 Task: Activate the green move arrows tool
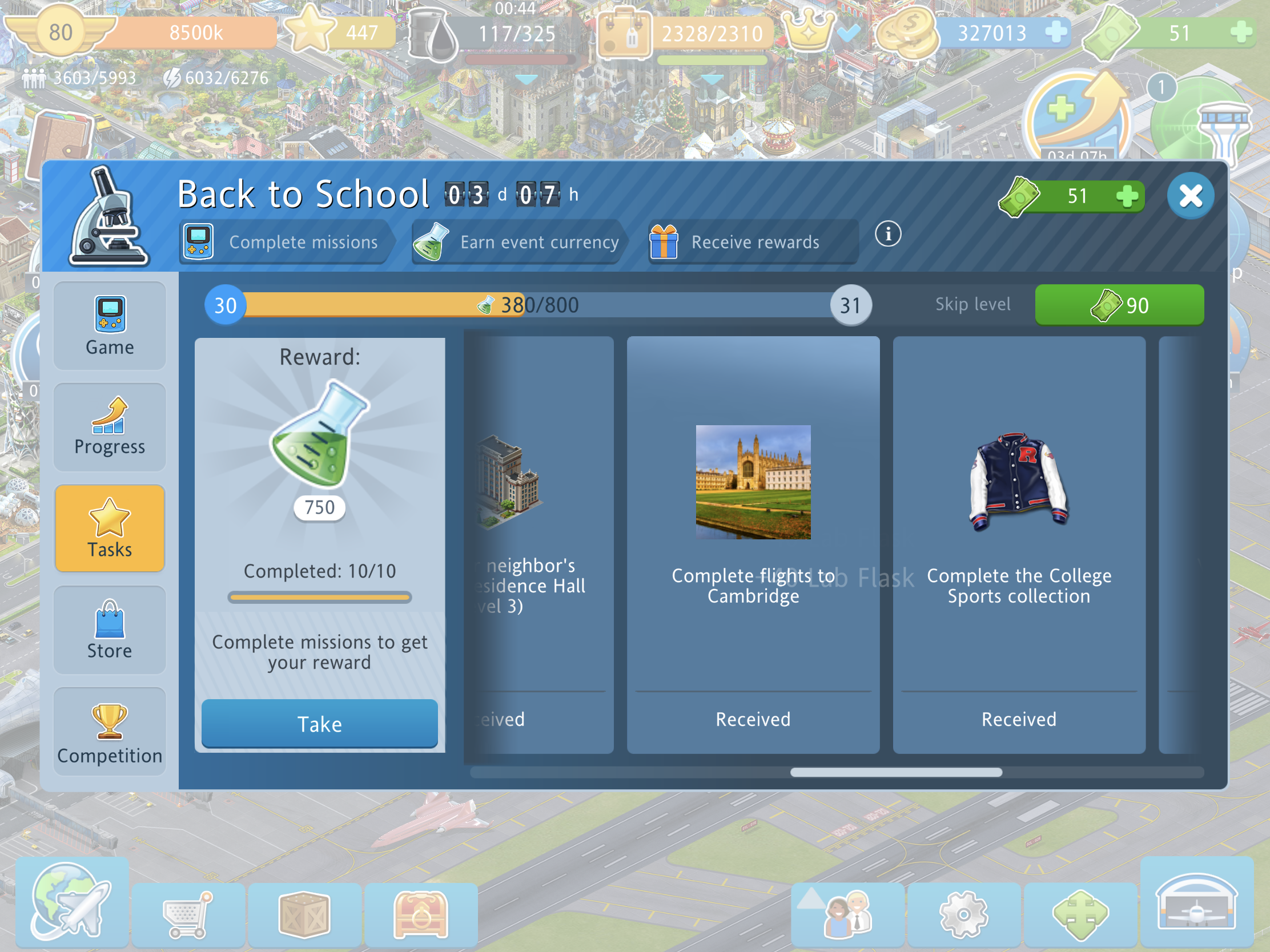click(1080, 914)
